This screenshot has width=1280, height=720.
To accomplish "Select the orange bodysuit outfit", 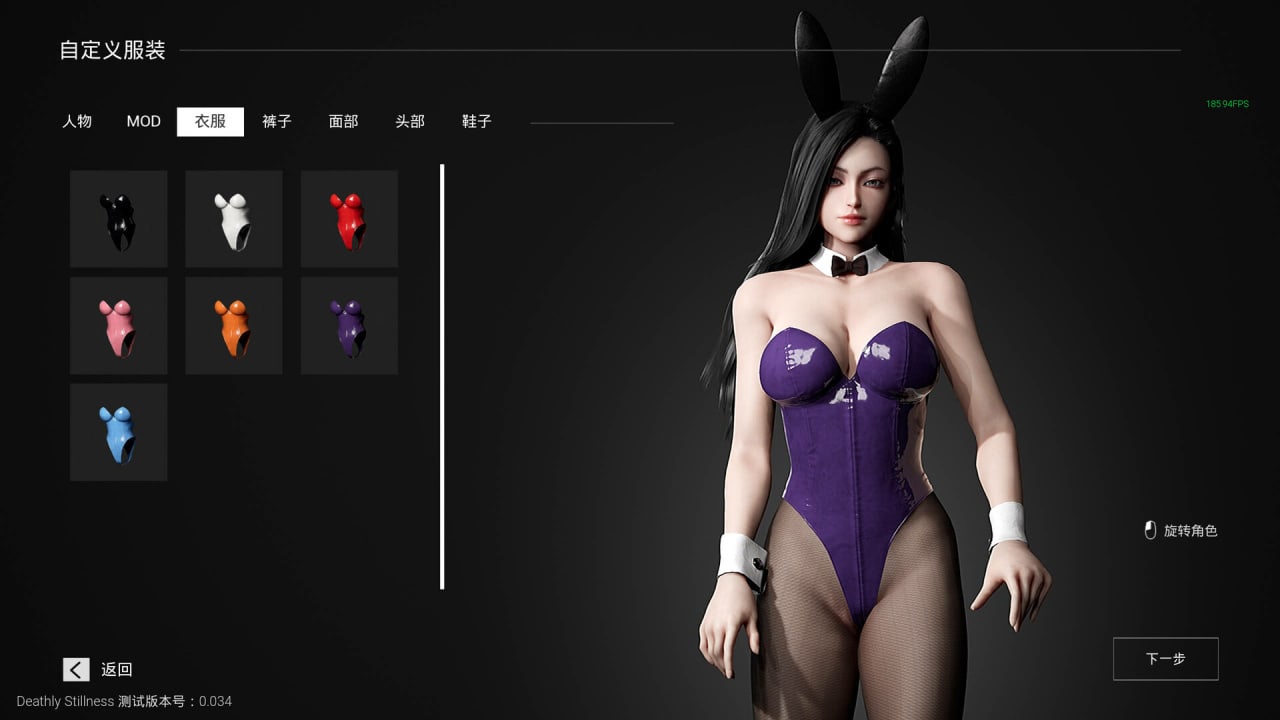I will click(x=234, y=326).
